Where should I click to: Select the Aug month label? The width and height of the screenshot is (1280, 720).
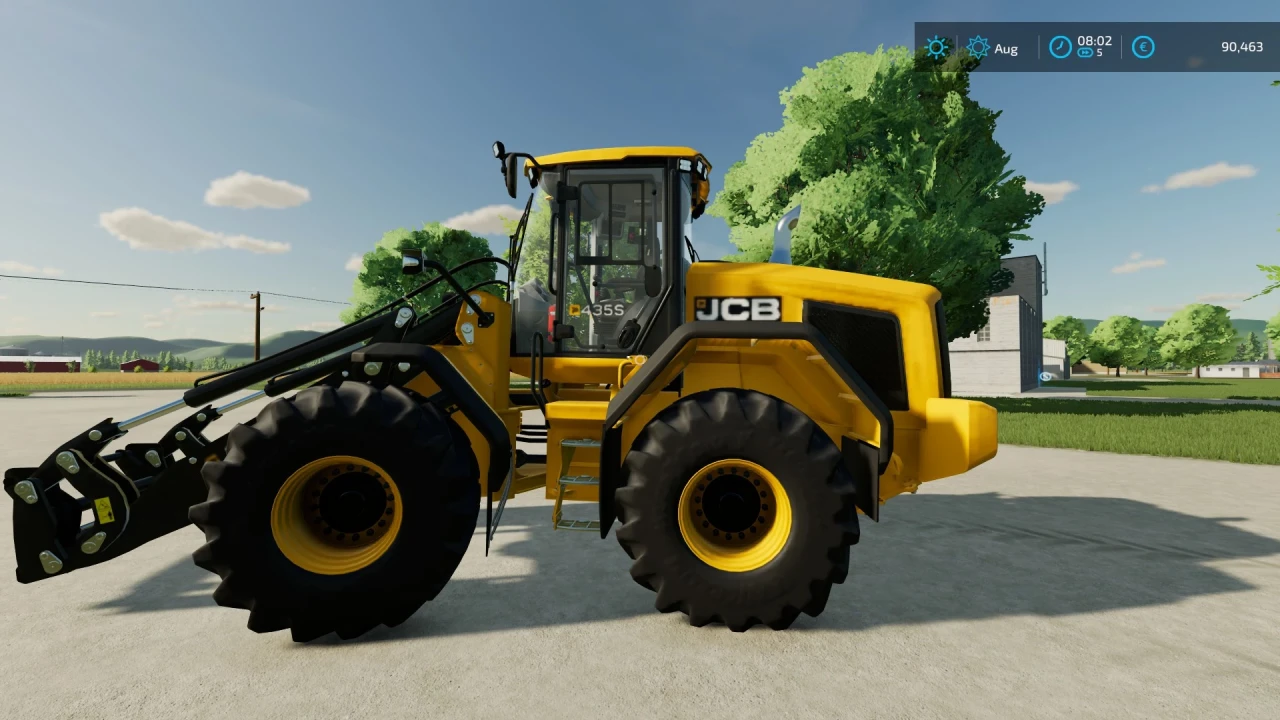click(1006, 48)
